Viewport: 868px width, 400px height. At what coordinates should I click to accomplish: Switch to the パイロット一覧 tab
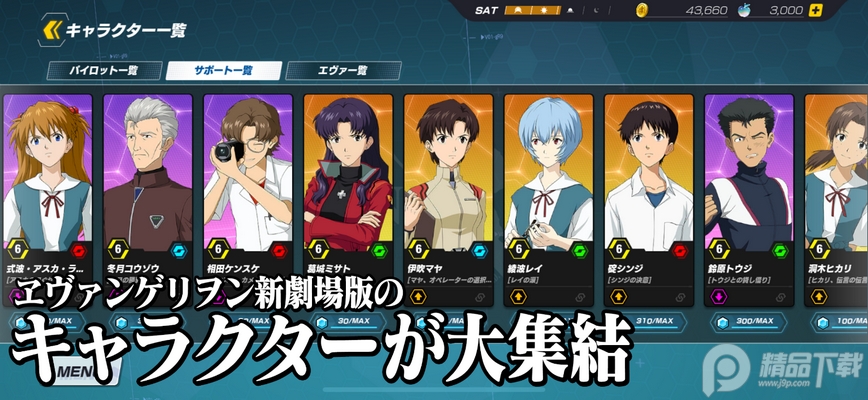tap(104, 71)
